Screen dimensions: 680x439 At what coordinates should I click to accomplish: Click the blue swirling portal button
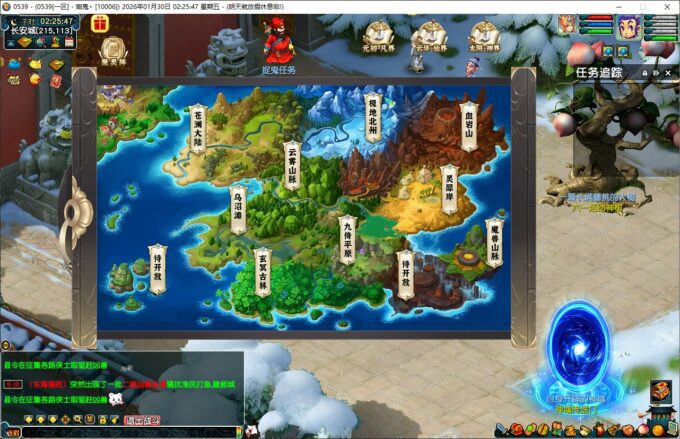[582, 349]
